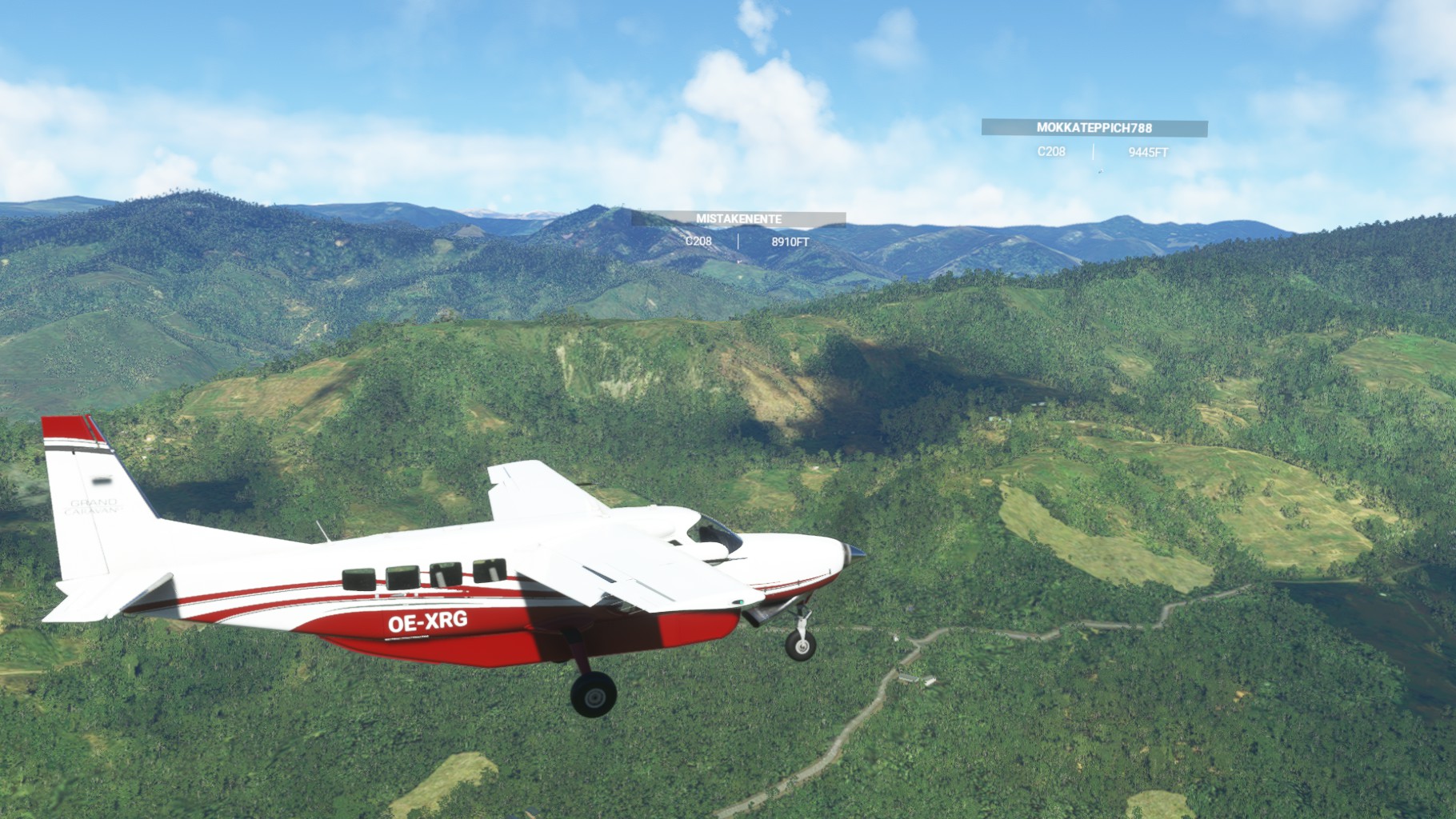Click the MISTAKENENTE player nameplate
The height and width of the screenshot is (819, 1456).
pos(738,219)
